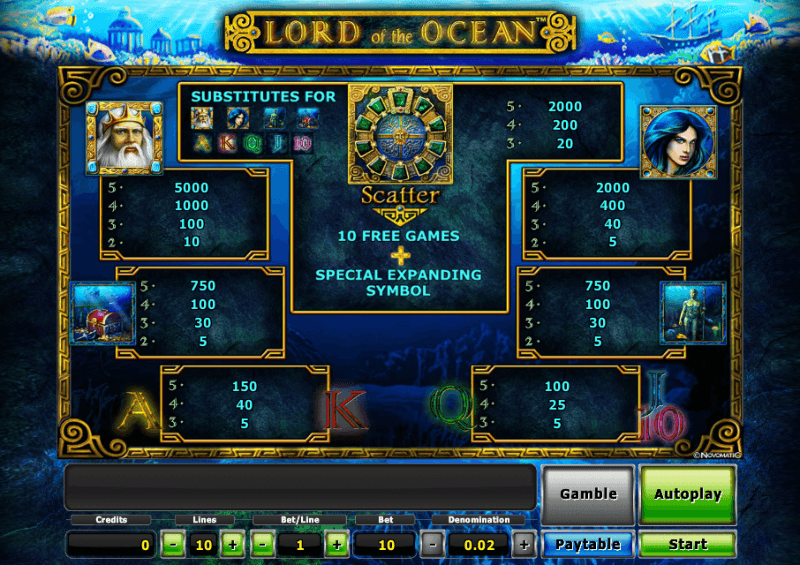Screen dimensions: 800x565
Task: Start a spin
Action: (687, 545)
